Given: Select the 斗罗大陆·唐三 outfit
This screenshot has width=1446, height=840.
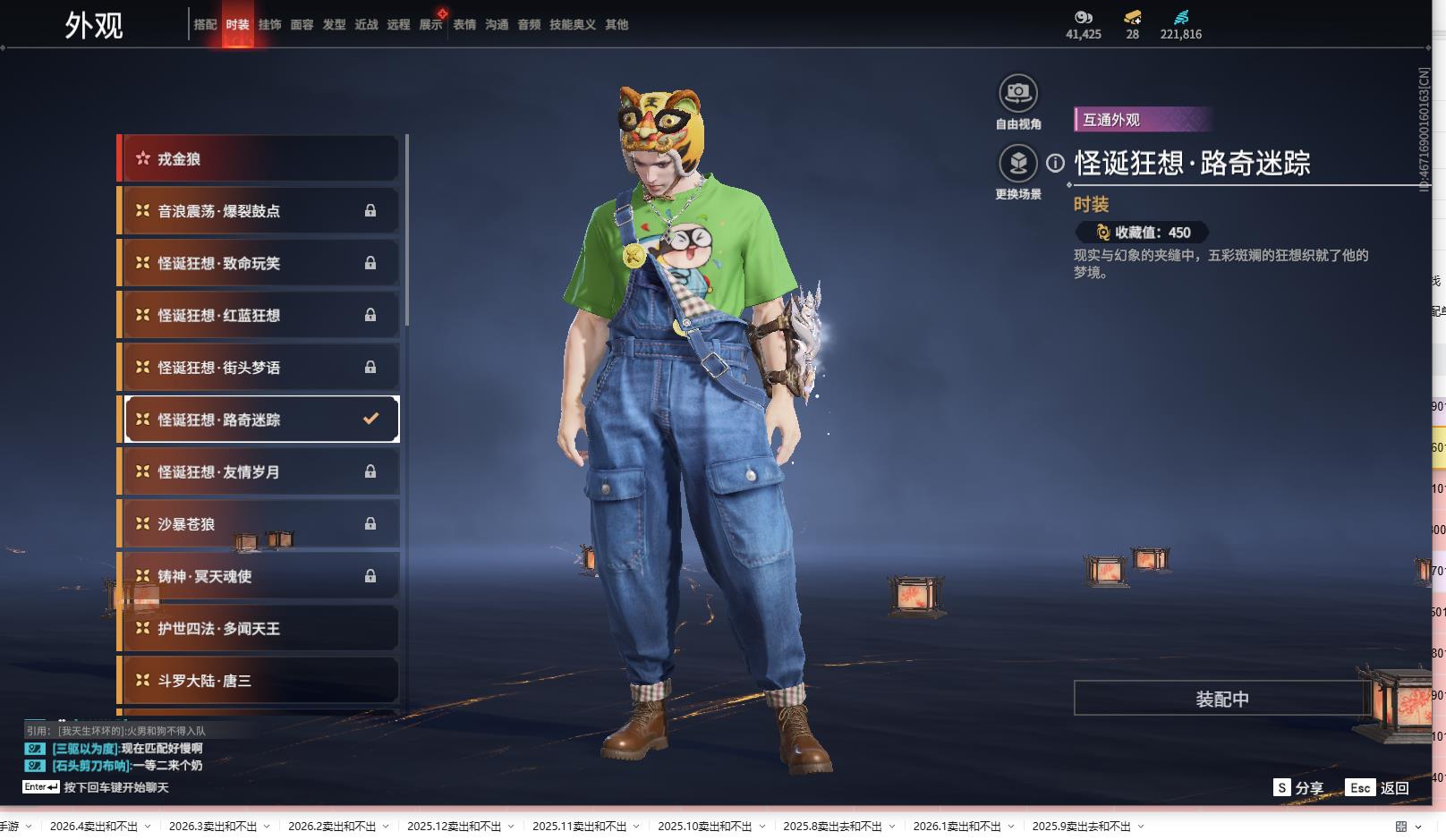Looking at the screenshot, I should pos(259,681).
